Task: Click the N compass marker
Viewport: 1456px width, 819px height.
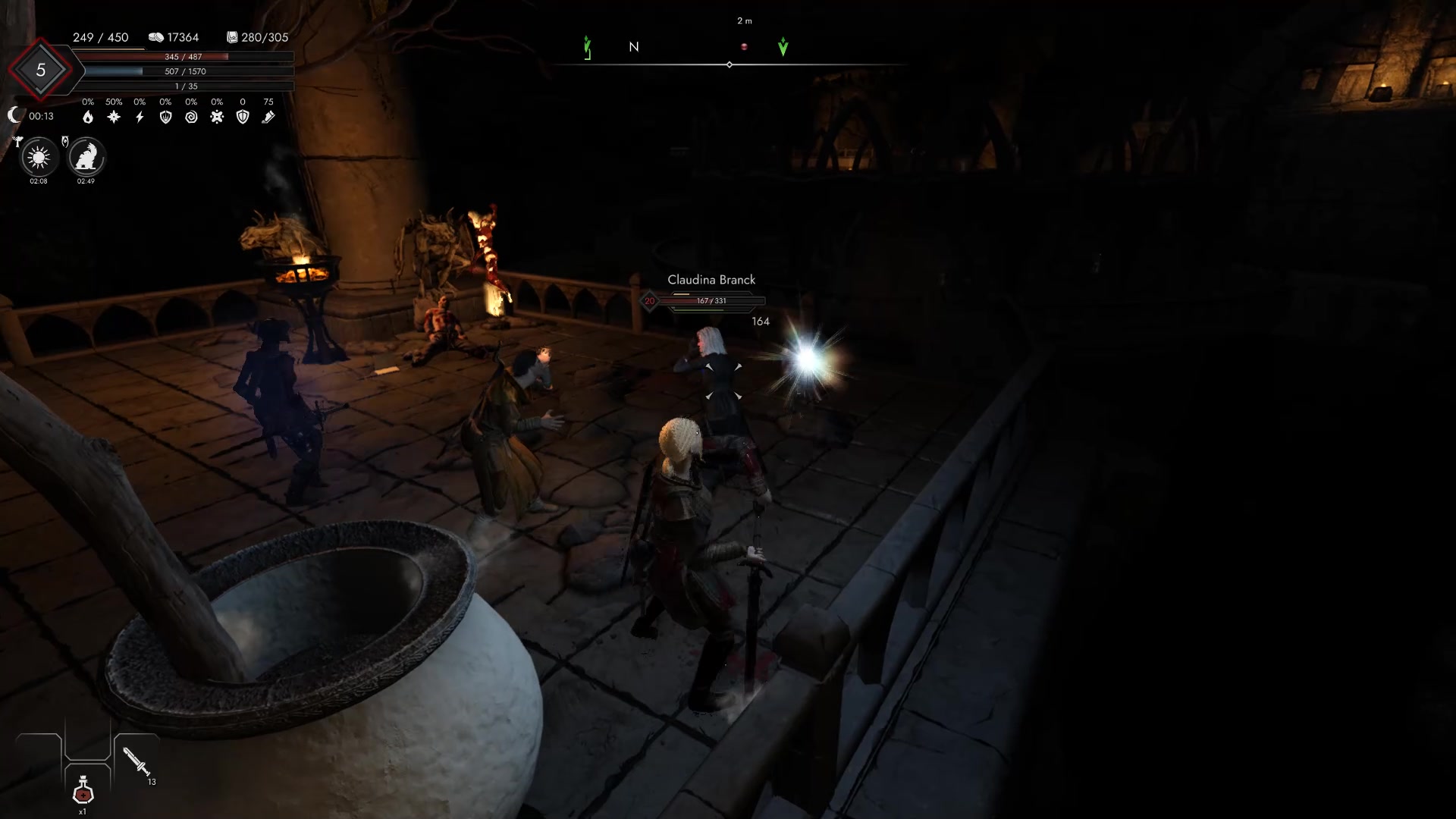Action: [634, 47]
